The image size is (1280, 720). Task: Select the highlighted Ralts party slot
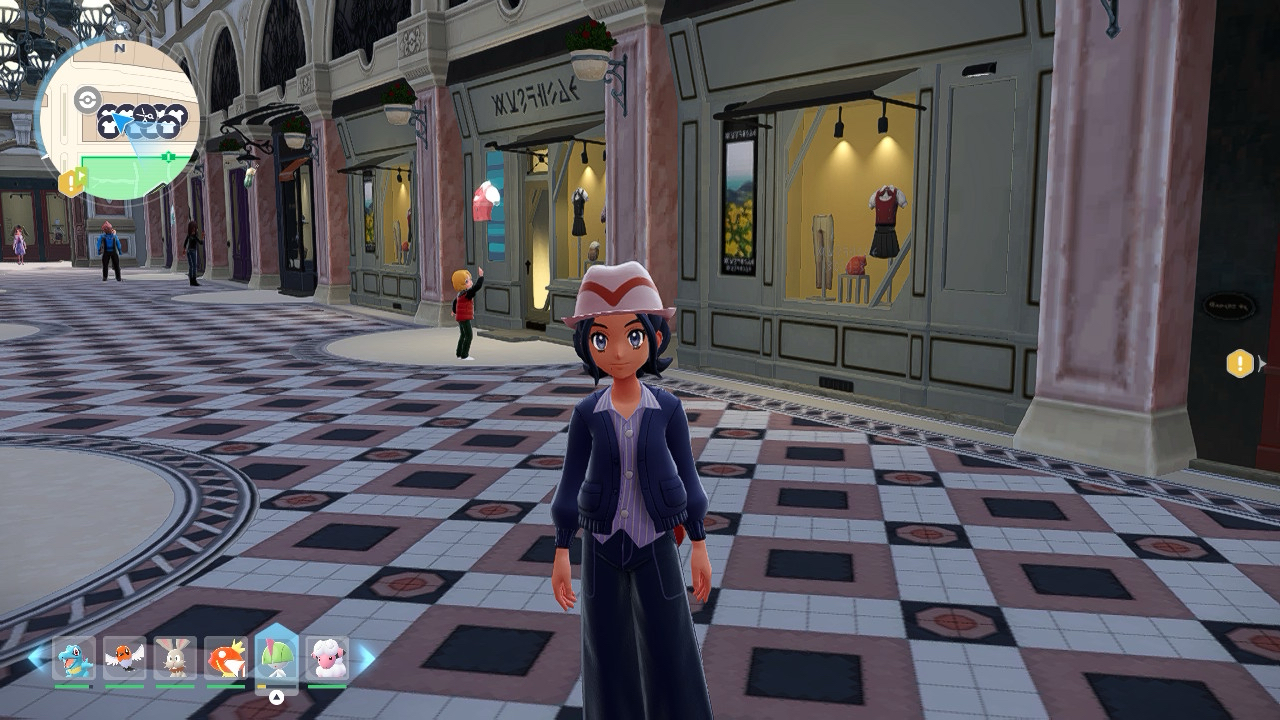pyautogui.click(x=277, y=656)
